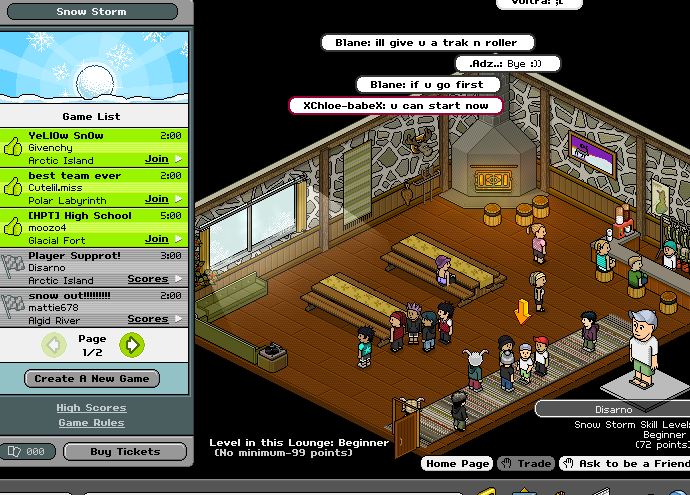Open the Game Rules link
The image size is (690, 495).
point(91,423)
